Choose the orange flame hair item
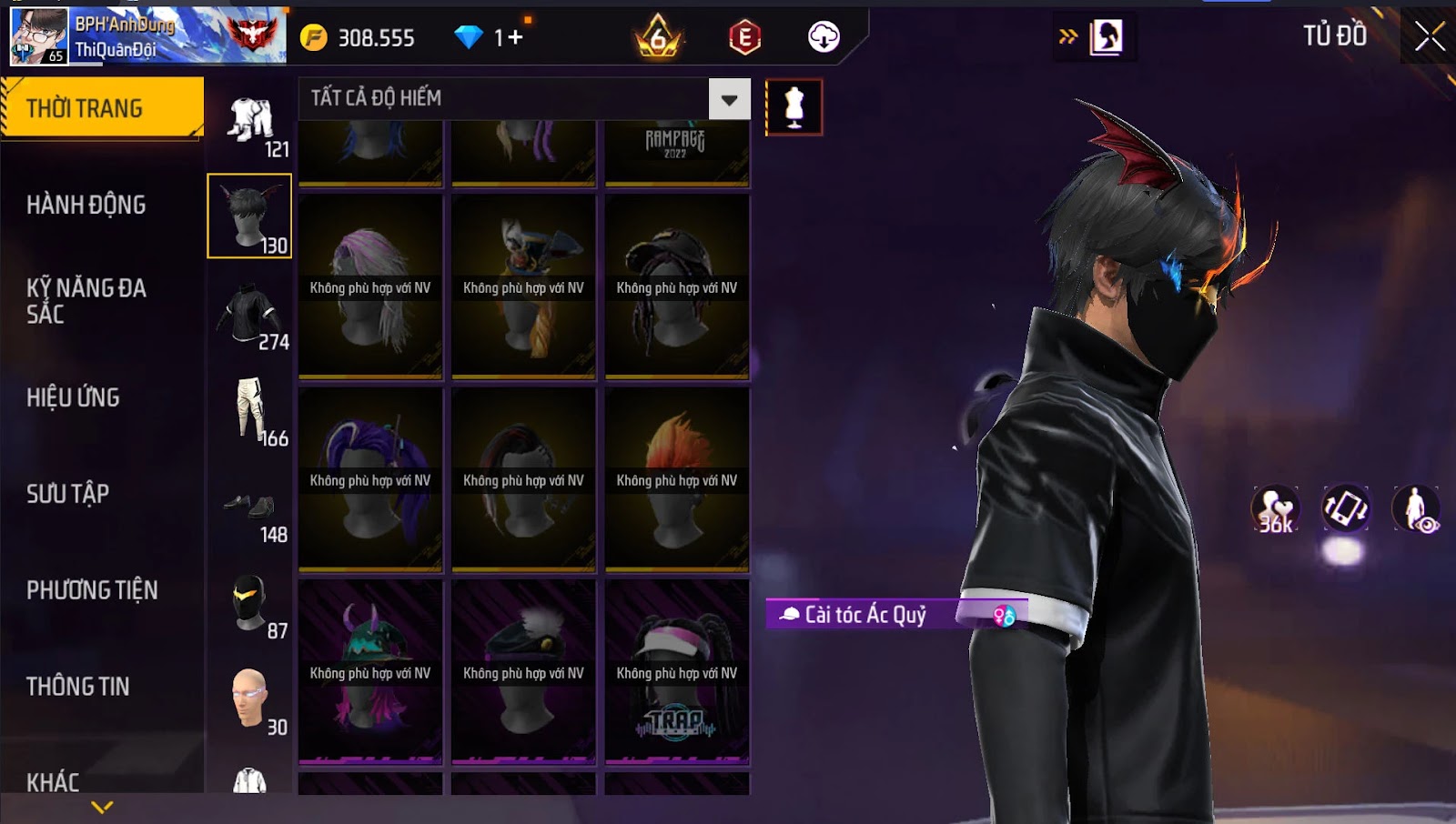Image resolution: width=1456 pixels, height=824 pixels. tap(677, 479)
